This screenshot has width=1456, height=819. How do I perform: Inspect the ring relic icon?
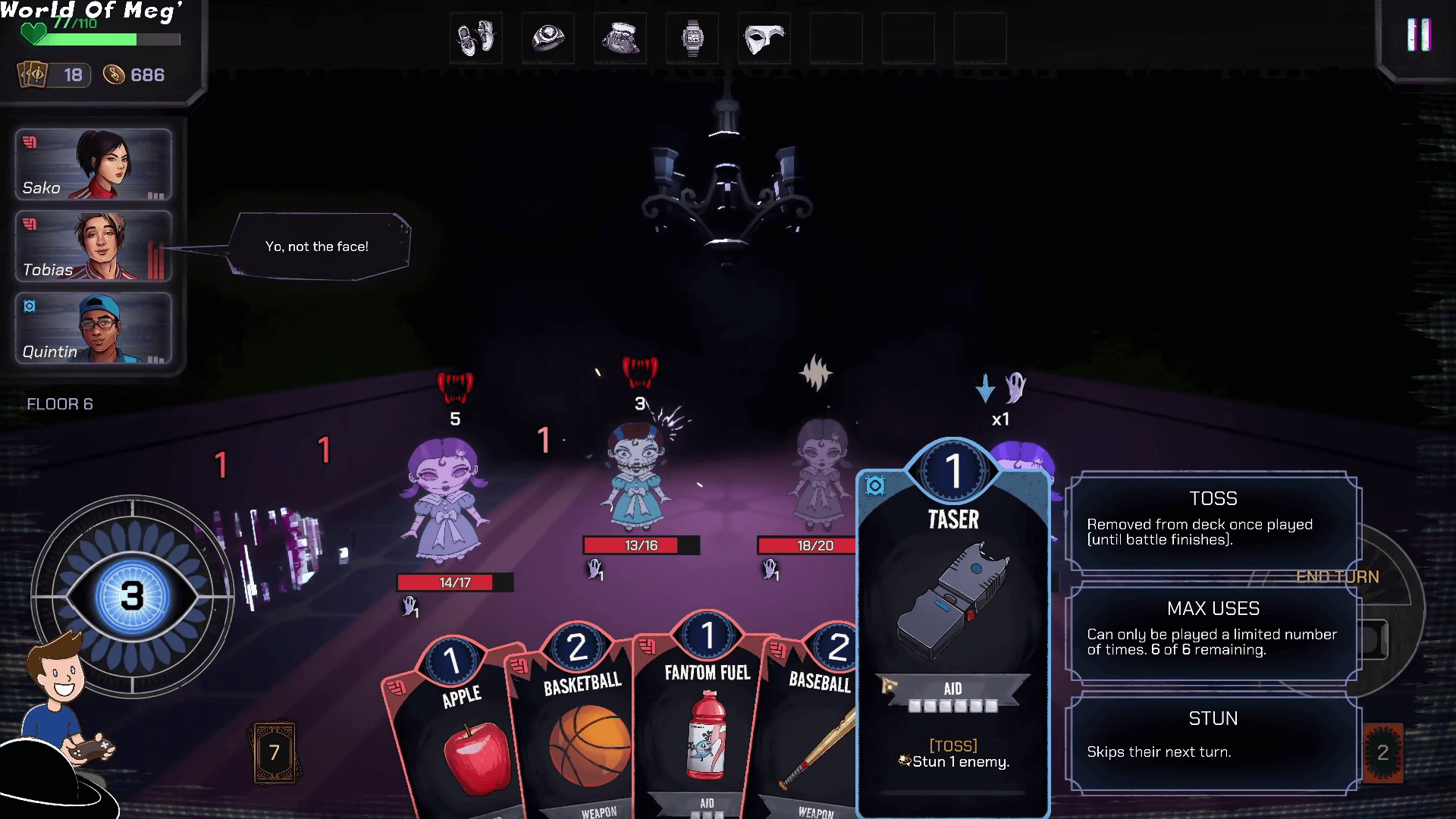pos(548,37)
